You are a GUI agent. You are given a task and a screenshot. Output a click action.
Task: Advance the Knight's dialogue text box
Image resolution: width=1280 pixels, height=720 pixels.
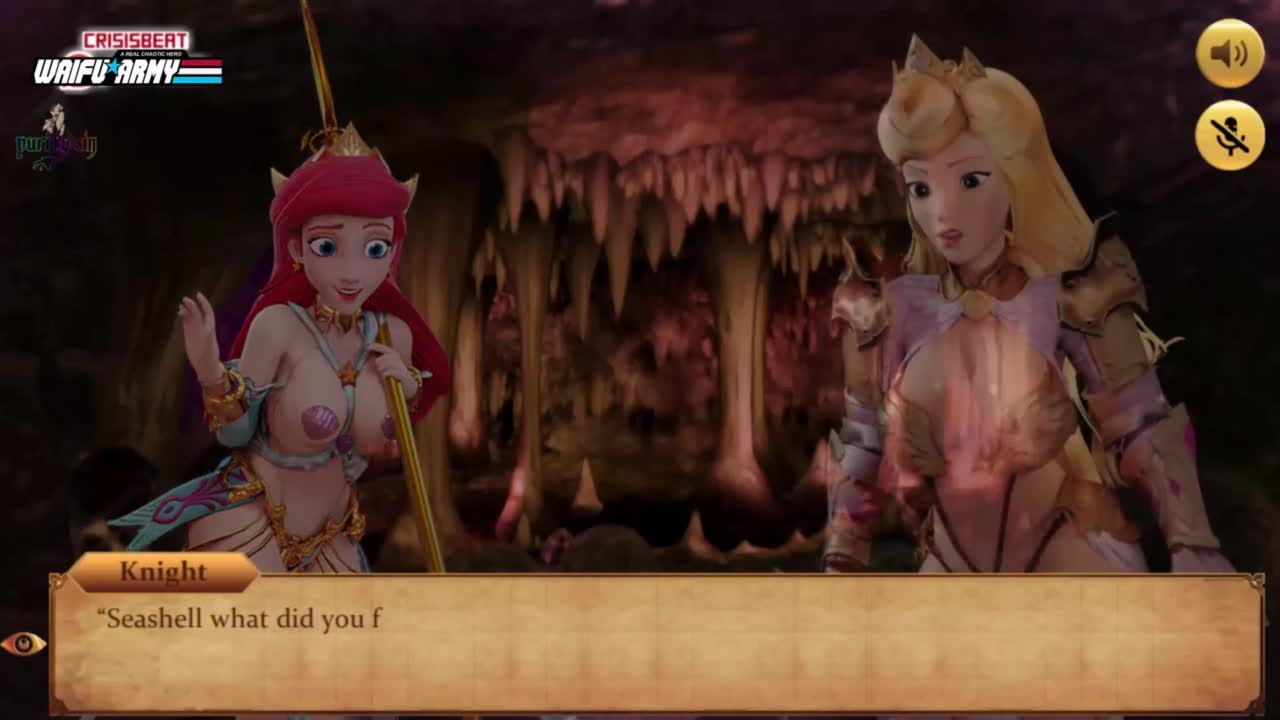(x=655, y=645)
